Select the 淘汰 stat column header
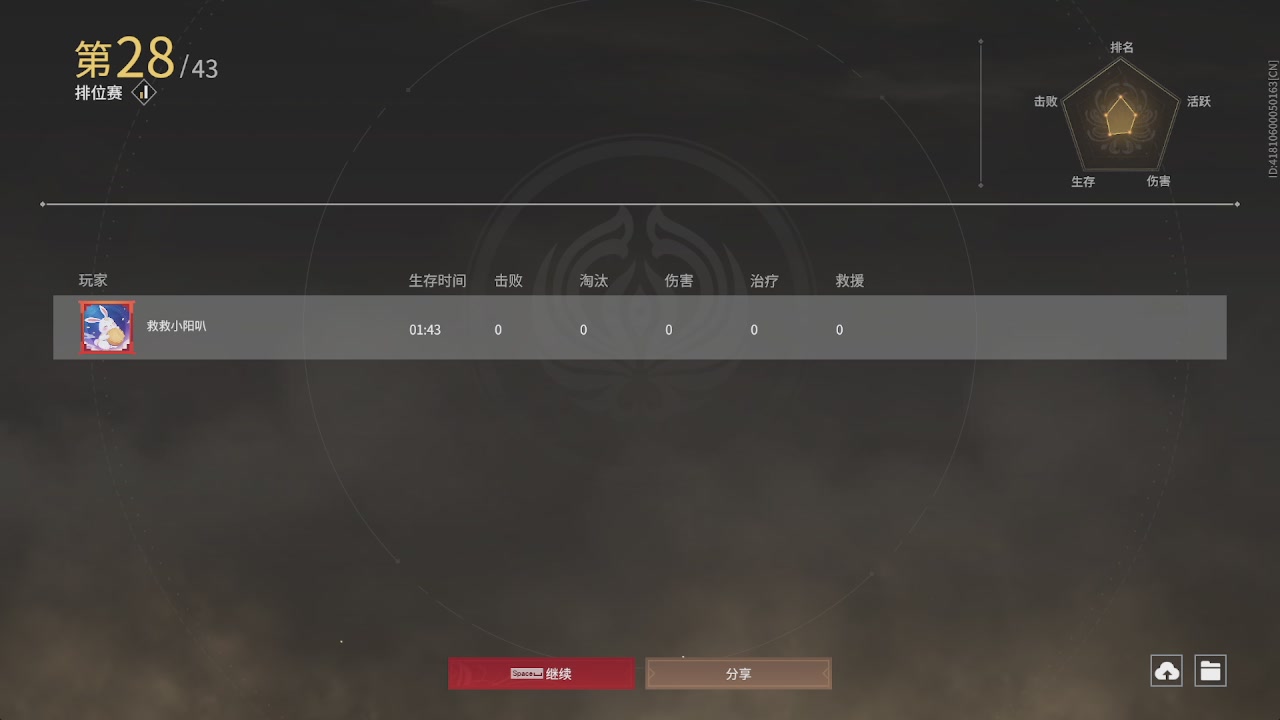 [x=593, y=280]
